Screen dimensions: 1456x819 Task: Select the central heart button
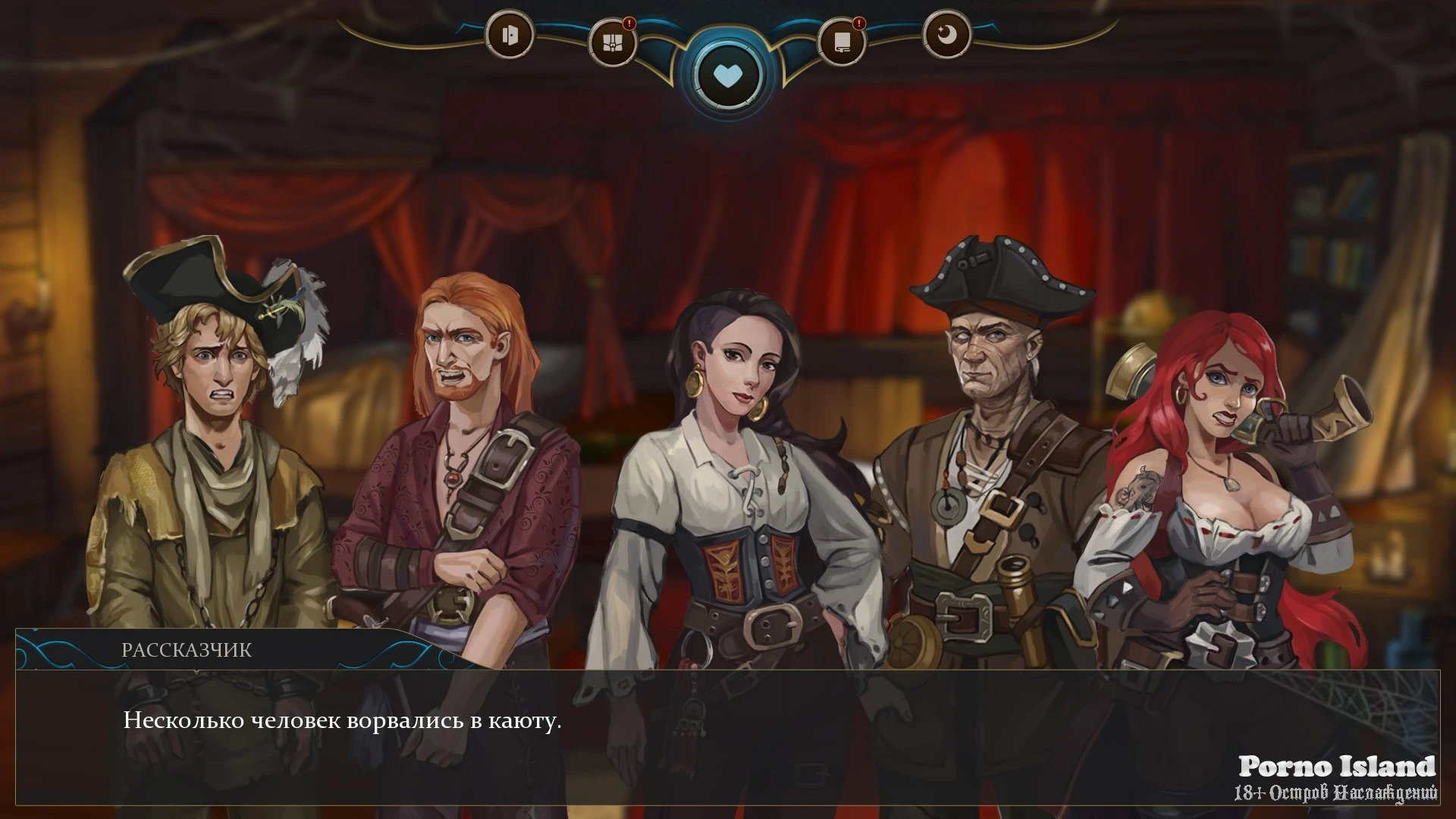point(727,76)
